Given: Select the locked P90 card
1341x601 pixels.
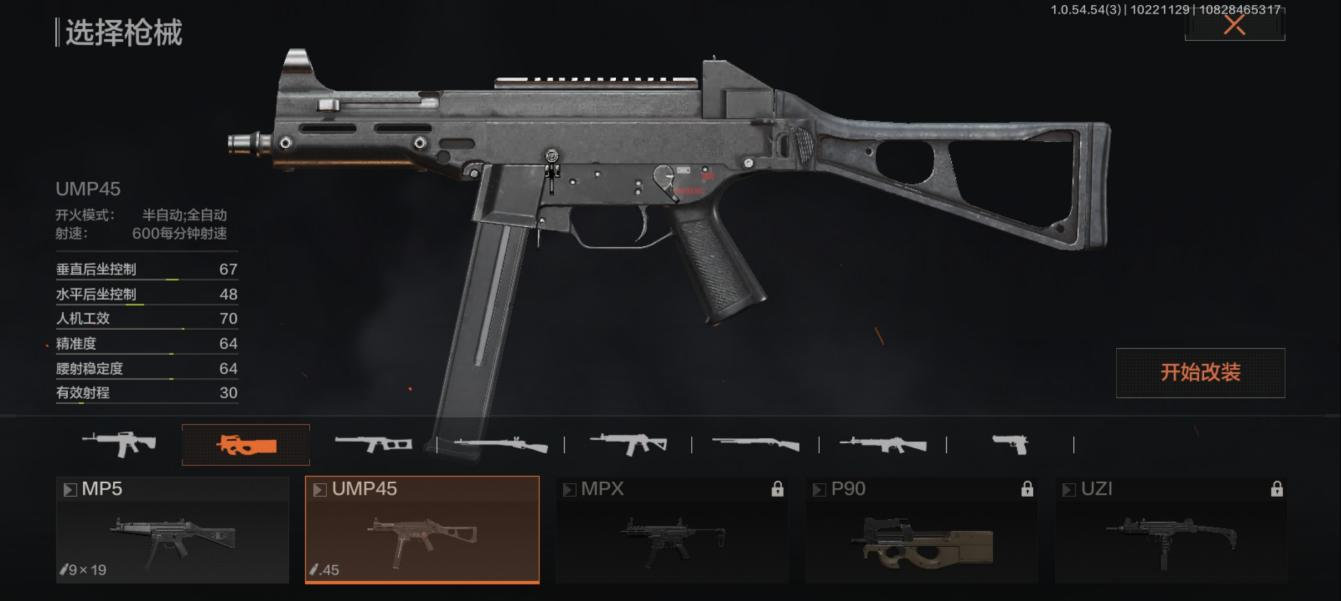Looking at the screenshot, I should (921, 530).
